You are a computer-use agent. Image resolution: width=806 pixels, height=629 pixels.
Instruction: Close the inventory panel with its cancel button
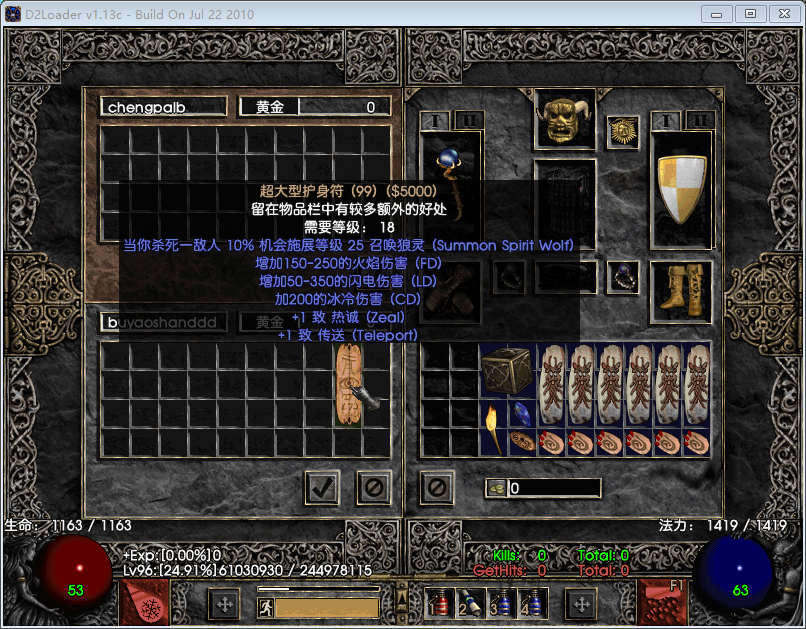coord(437,488)
